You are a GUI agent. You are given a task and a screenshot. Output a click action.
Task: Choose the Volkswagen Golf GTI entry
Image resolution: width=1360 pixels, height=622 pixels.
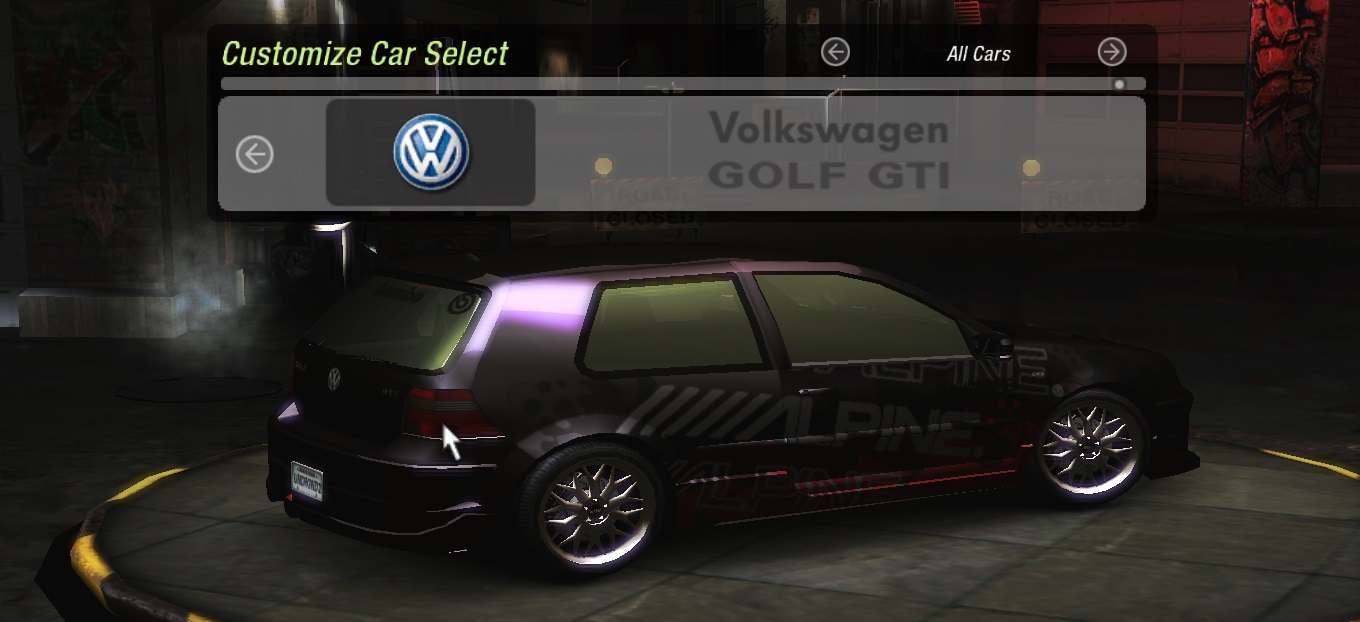coord(828,152)
